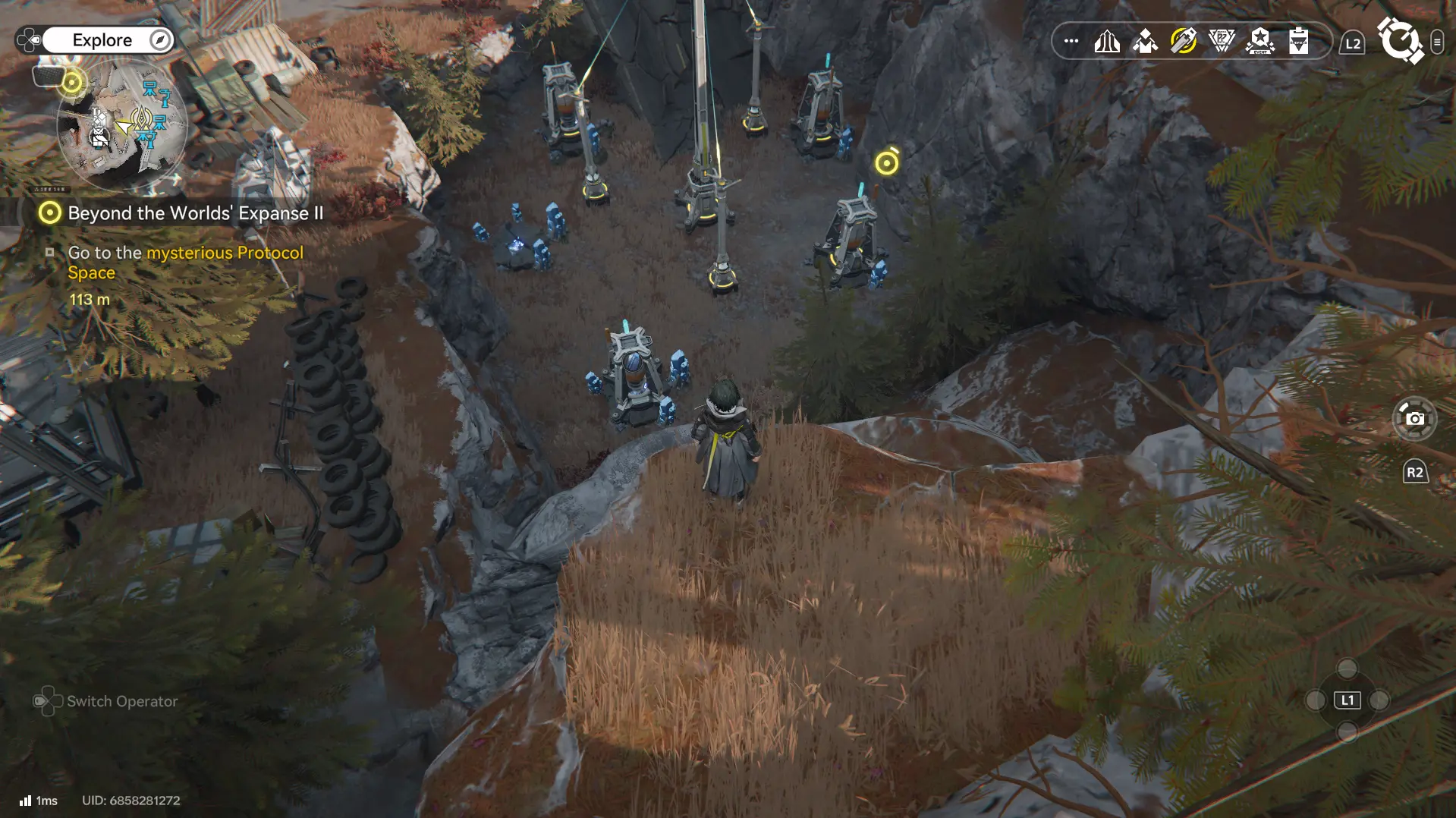Select the Beyond the Worlds' Expanse II quest tracker
The image size is (1456, 818).
click(x=195, y=213)
